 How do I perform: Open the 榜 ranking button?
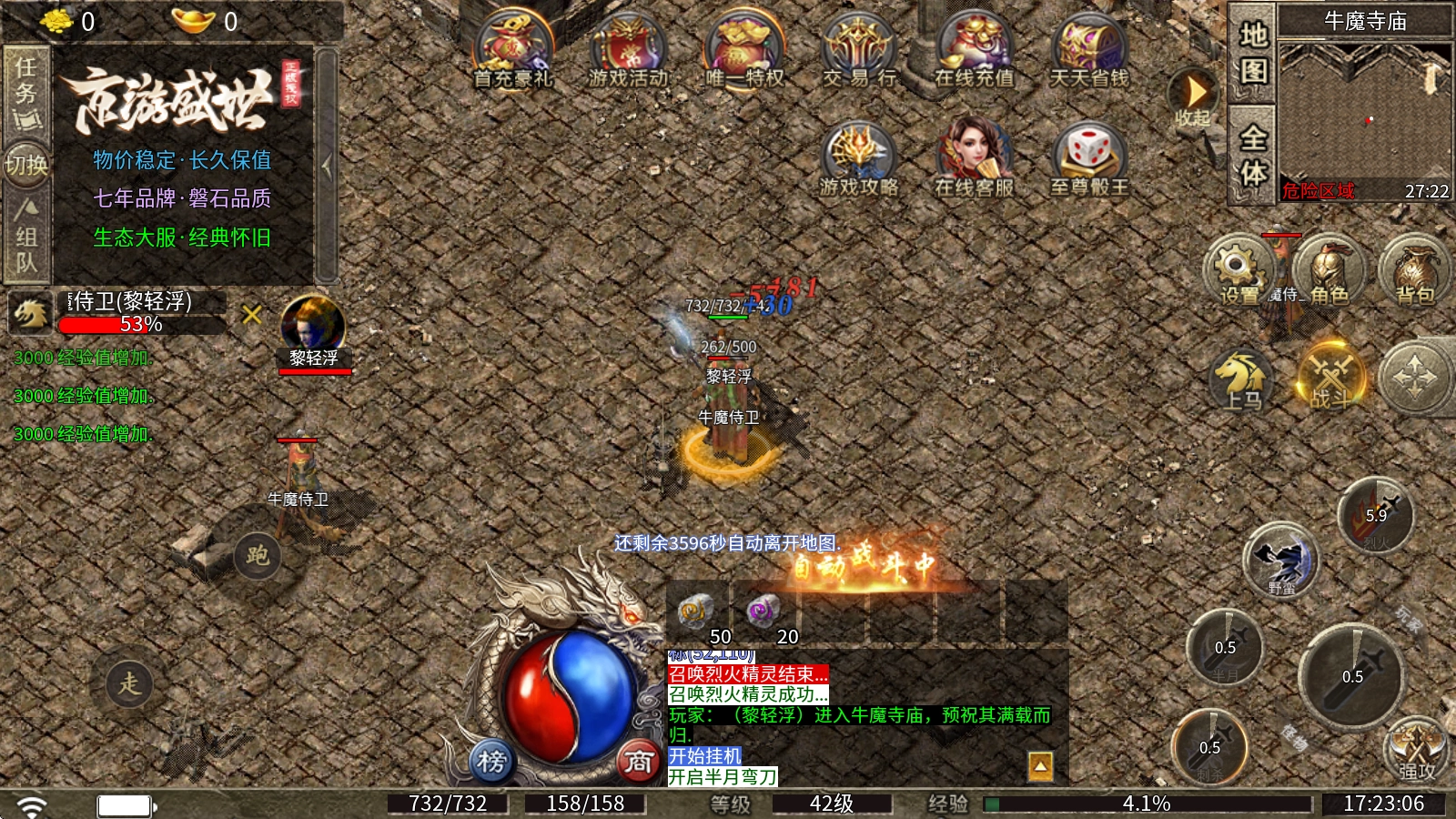click(x=491, y=761)
